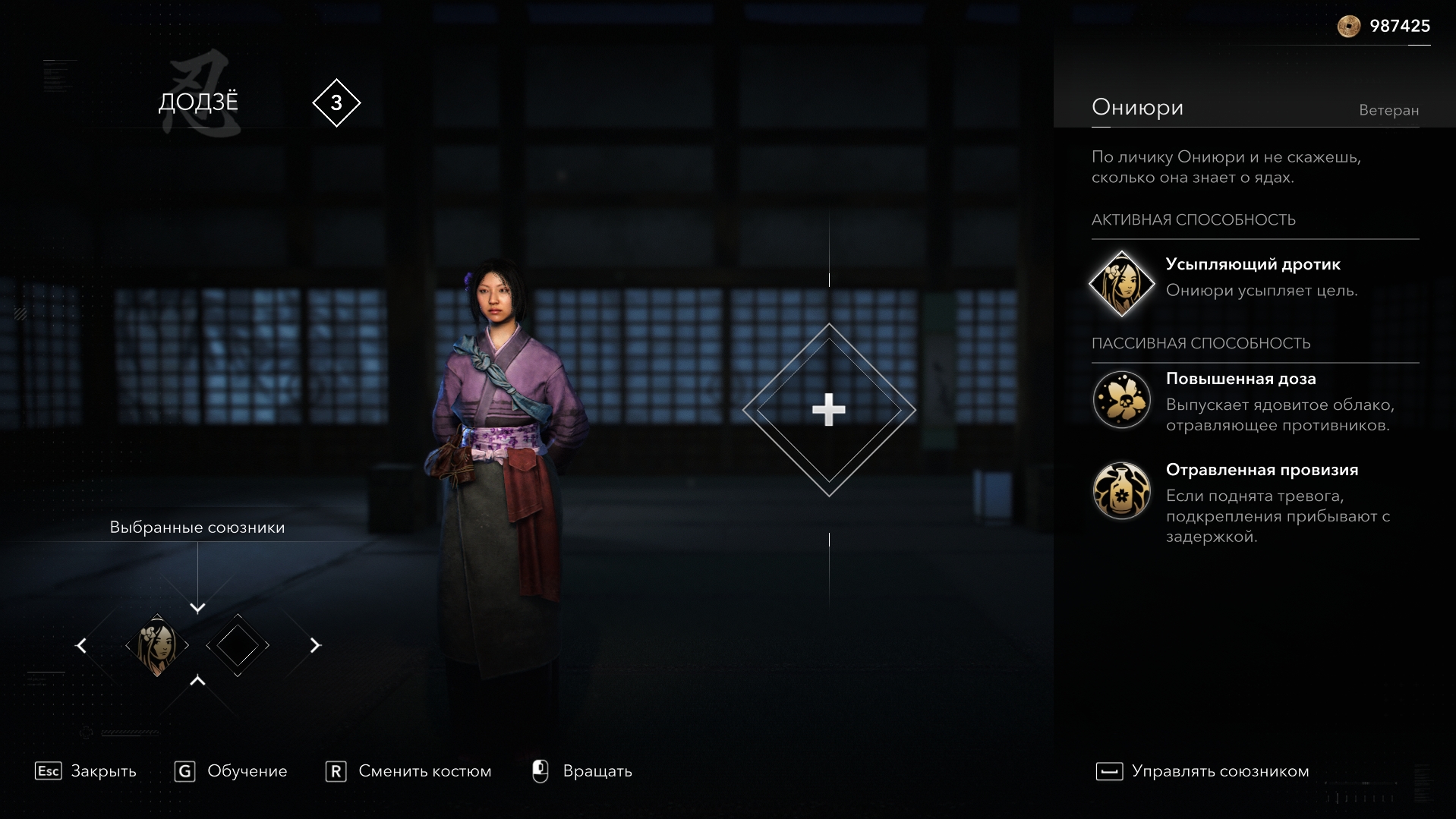The image size is (1456, 819).
Task: Open the Обучение tutorial
Action: point(231,771)
